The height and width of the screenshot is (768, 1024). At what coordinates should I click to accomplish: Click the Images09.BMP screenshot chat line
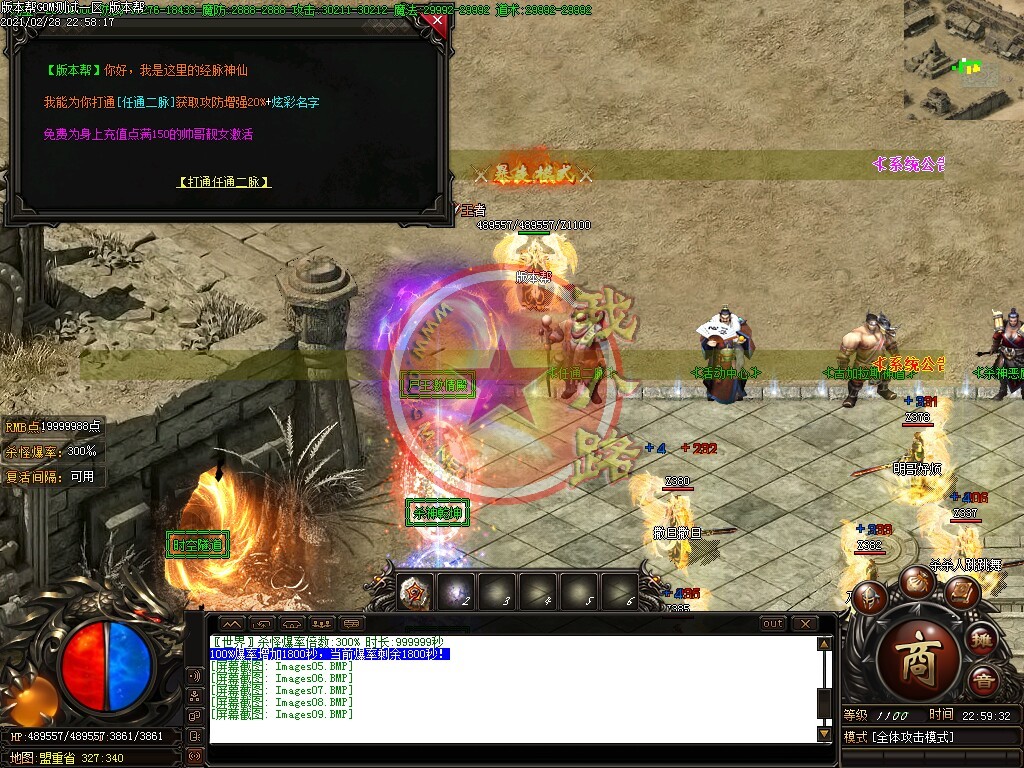282,714
